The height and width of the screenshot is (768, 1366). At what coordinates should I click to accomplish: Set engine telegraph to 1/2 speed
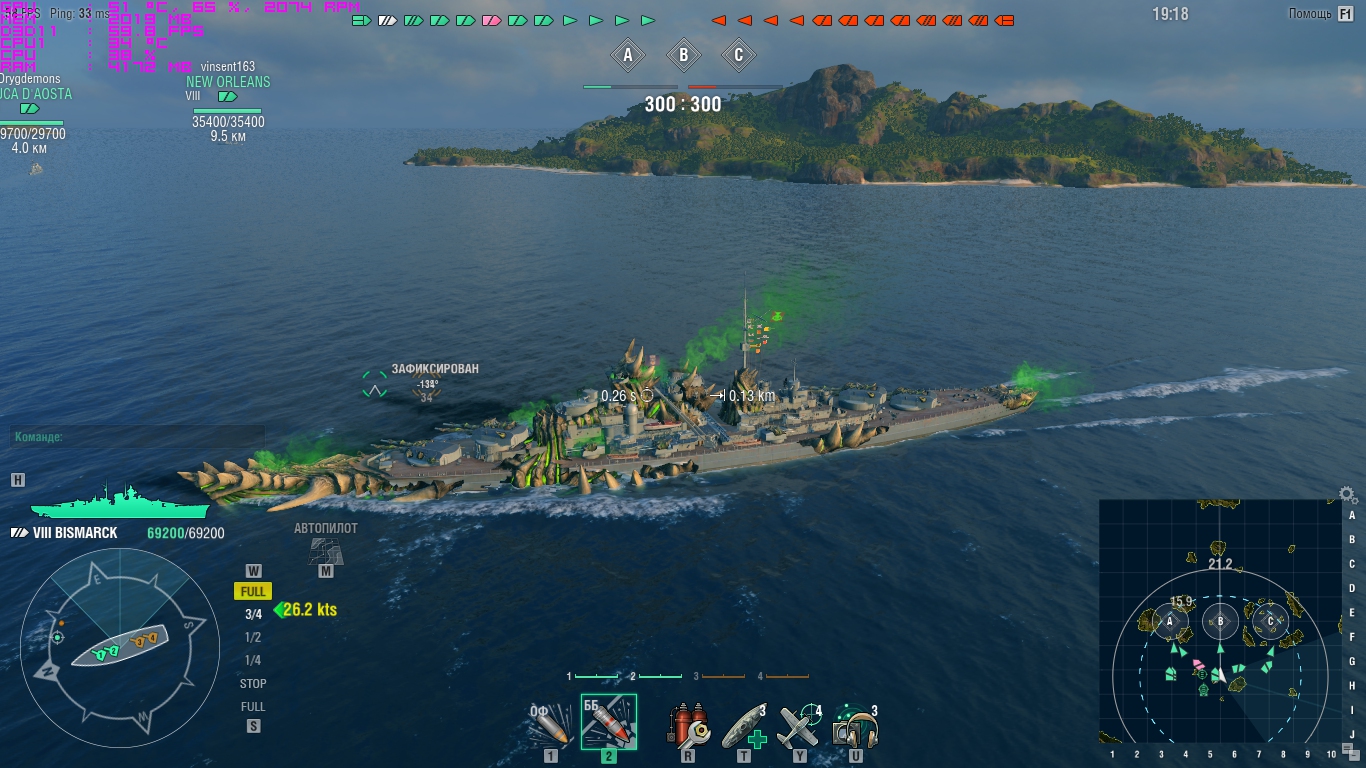[x=254, y=637]
